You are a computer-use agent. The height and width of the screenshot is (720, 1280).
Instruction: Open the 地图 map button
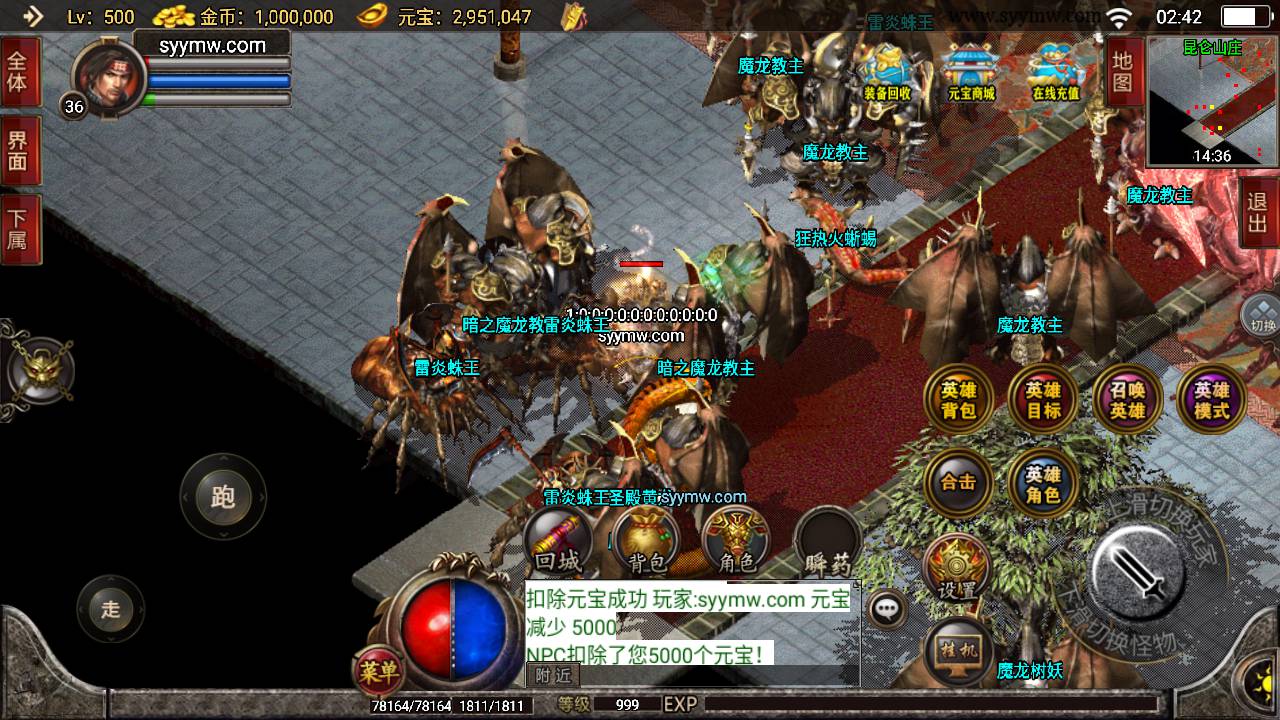[1123, 71]
